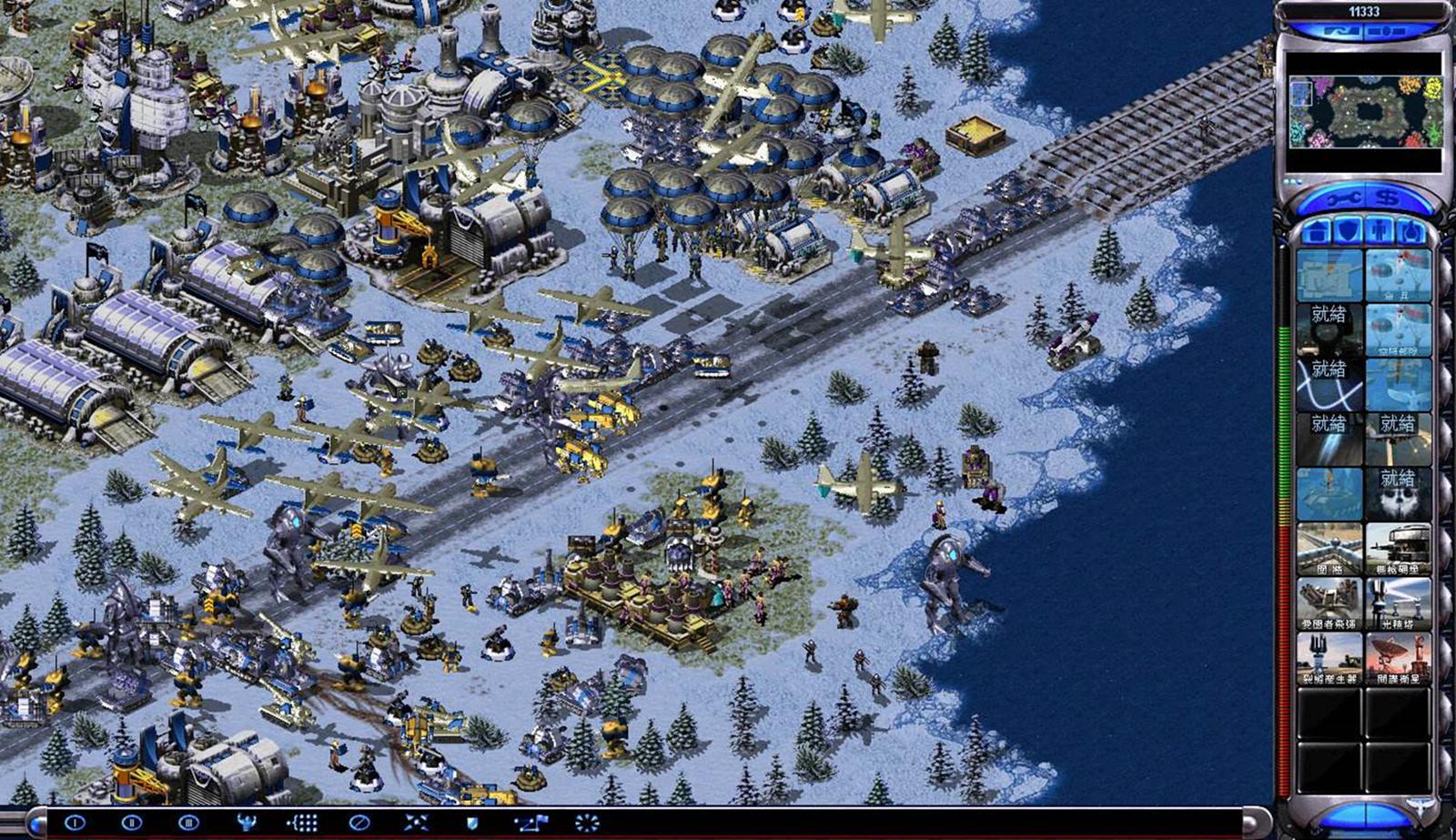The height and width of the screenshot is (840, 1456).
Task: Click the shield guard command icon
Action: click(472, 823)
